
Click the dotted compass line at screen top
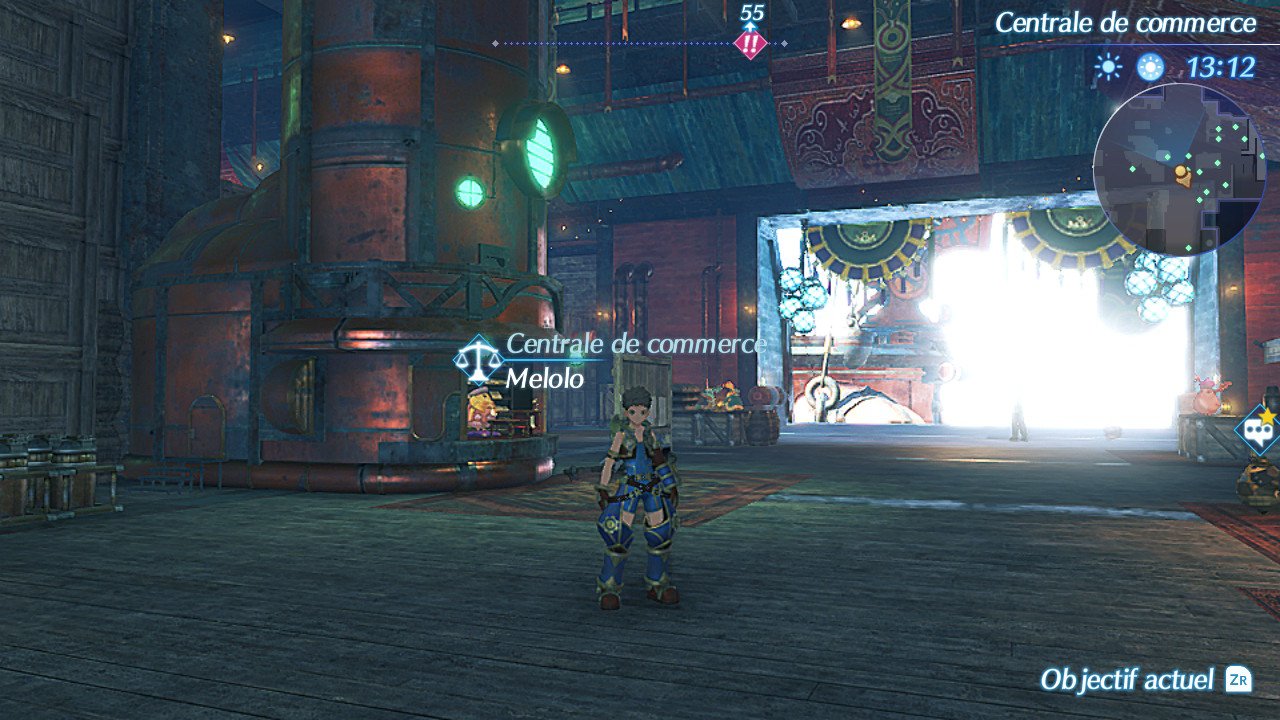[x=620, y=43]
